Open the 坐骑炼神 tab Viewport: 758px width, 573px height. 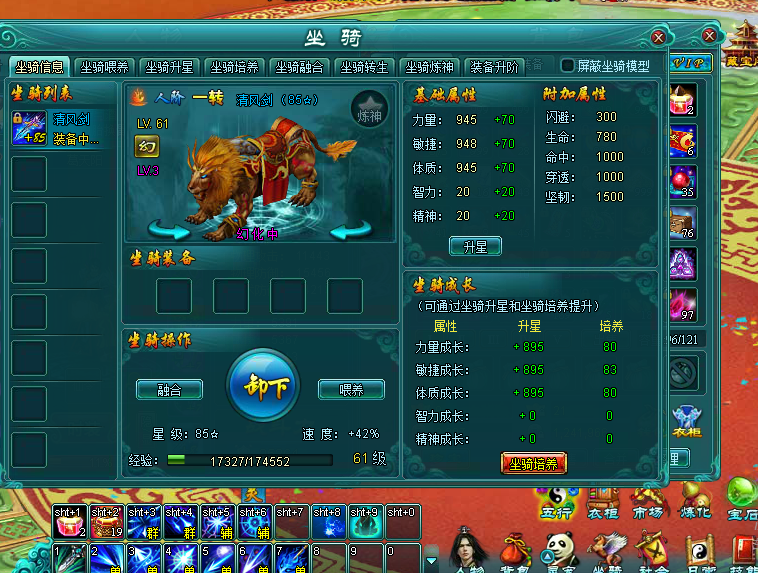429,67
